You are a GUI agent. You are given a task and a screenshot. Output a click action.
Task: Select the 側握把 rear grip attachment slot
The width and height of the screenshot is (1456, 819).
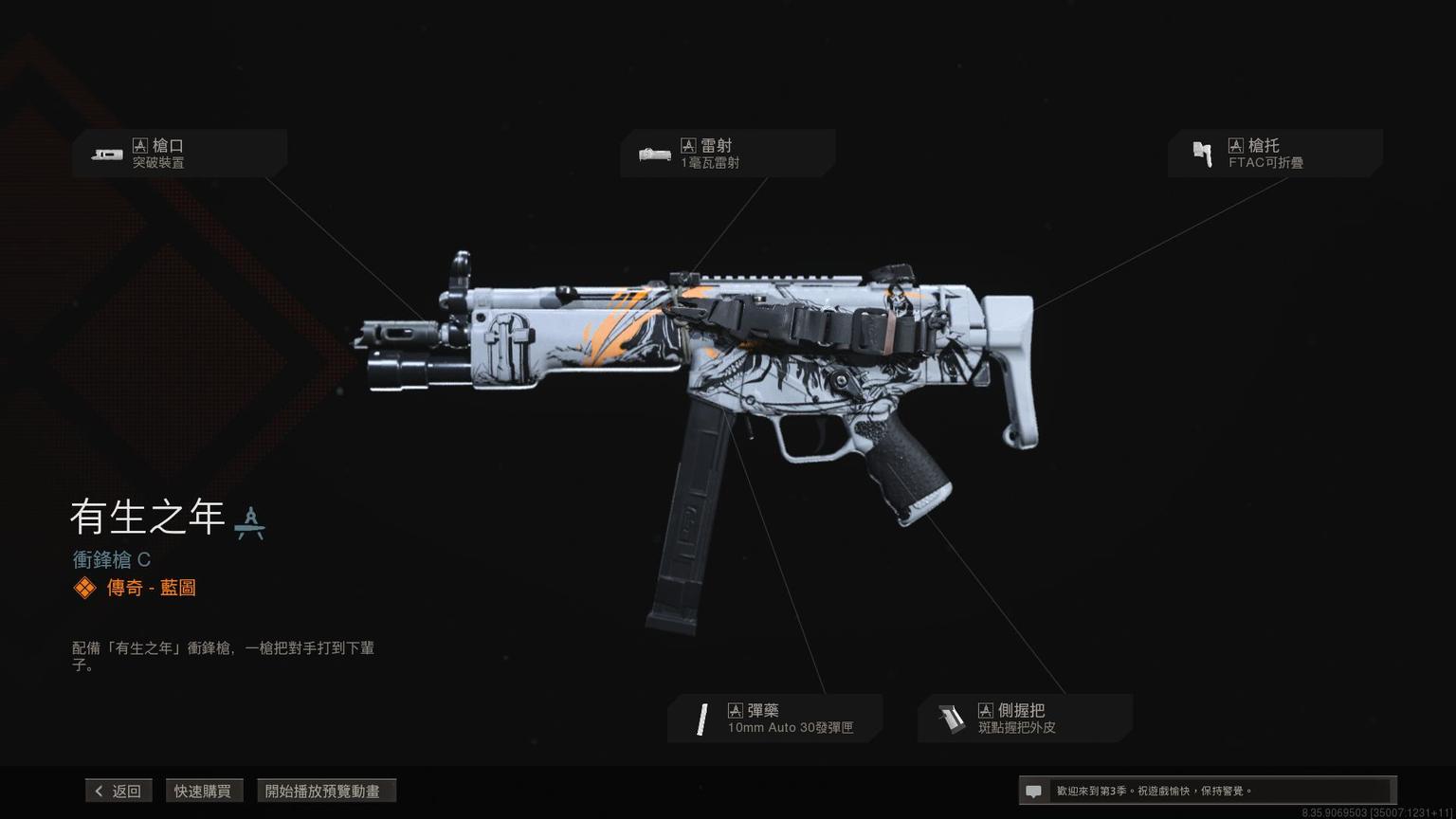point(1025,719)
